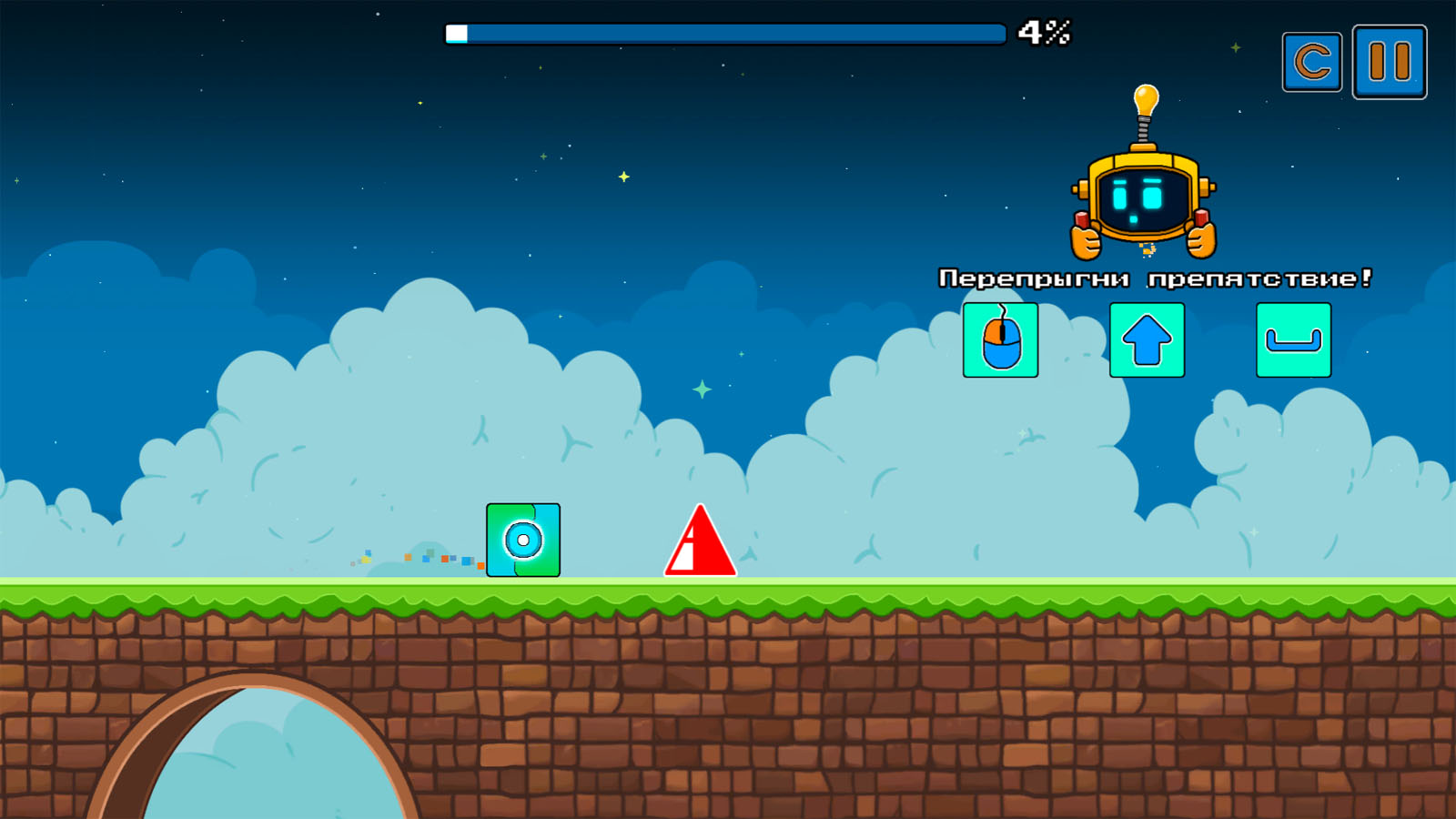This screenshot has height=819, width=1456.
Task: Click the level progress bar at top
Action: tap(723, 34)
